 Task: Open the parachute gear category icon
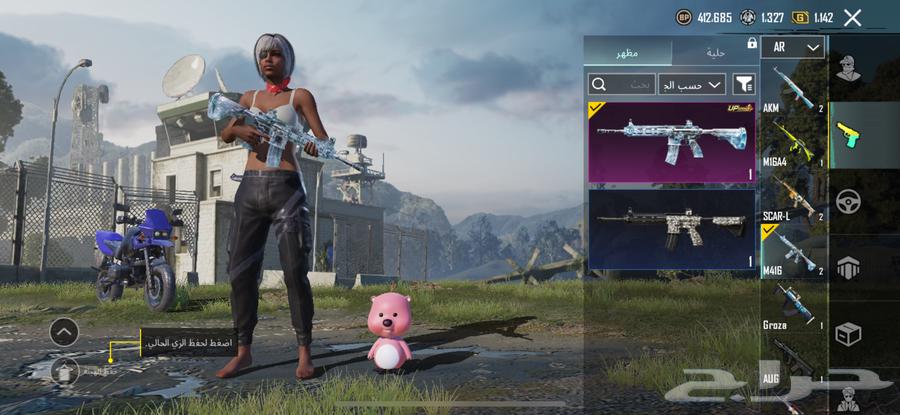[x=849, y=268]
